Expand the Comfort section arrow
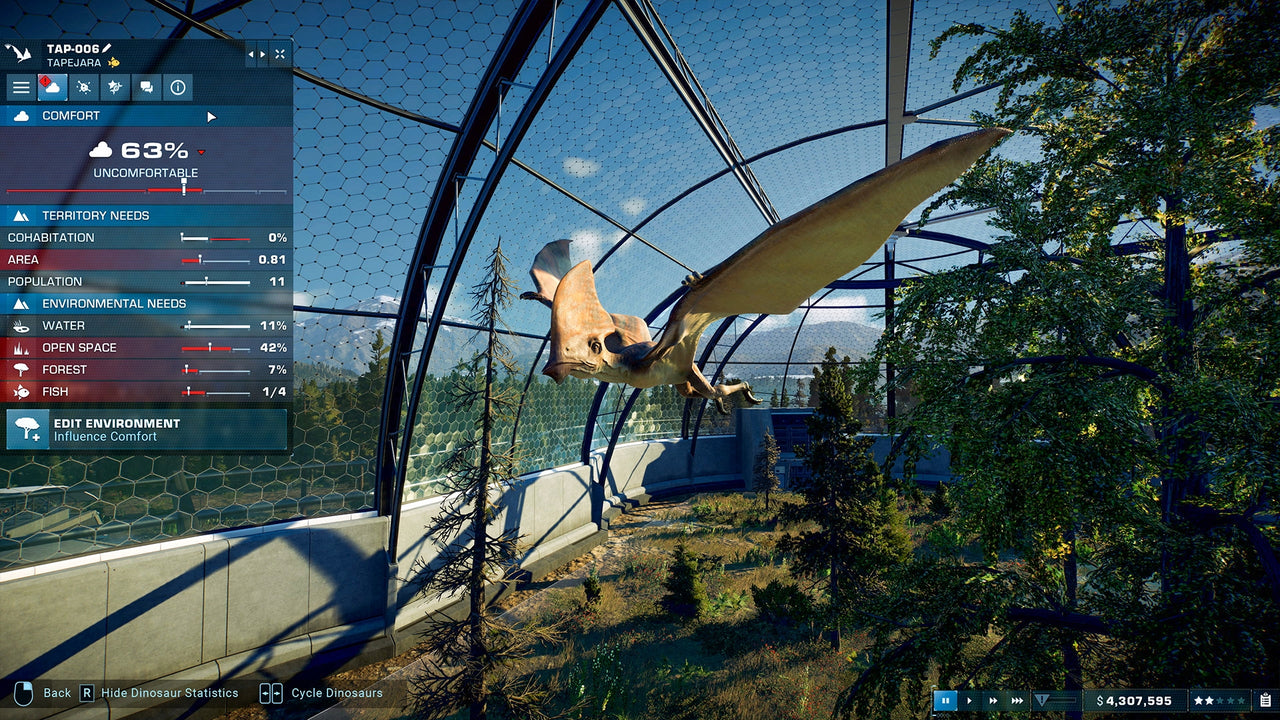This screenshot has width=1280, height=720. 210,115
